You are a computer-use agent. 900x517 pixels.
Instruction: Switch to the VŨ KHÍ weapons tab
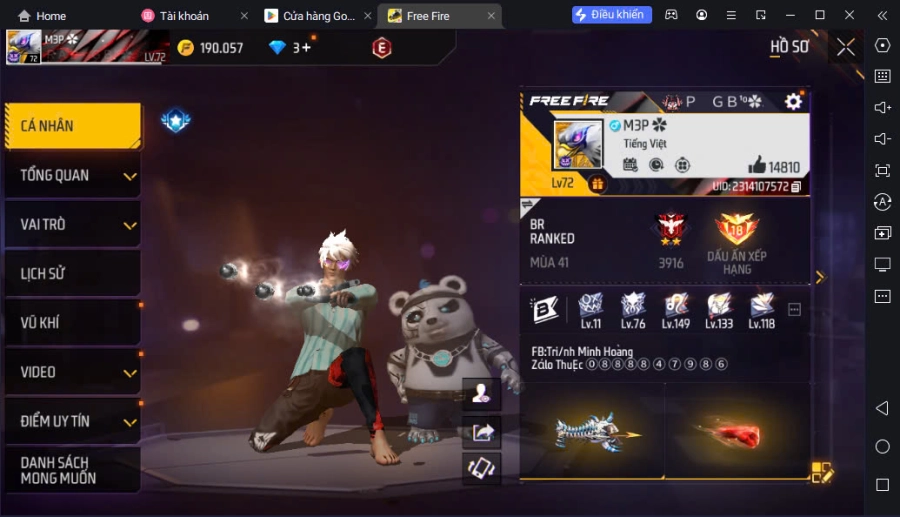pyautogui.click(x=72, y=322)
